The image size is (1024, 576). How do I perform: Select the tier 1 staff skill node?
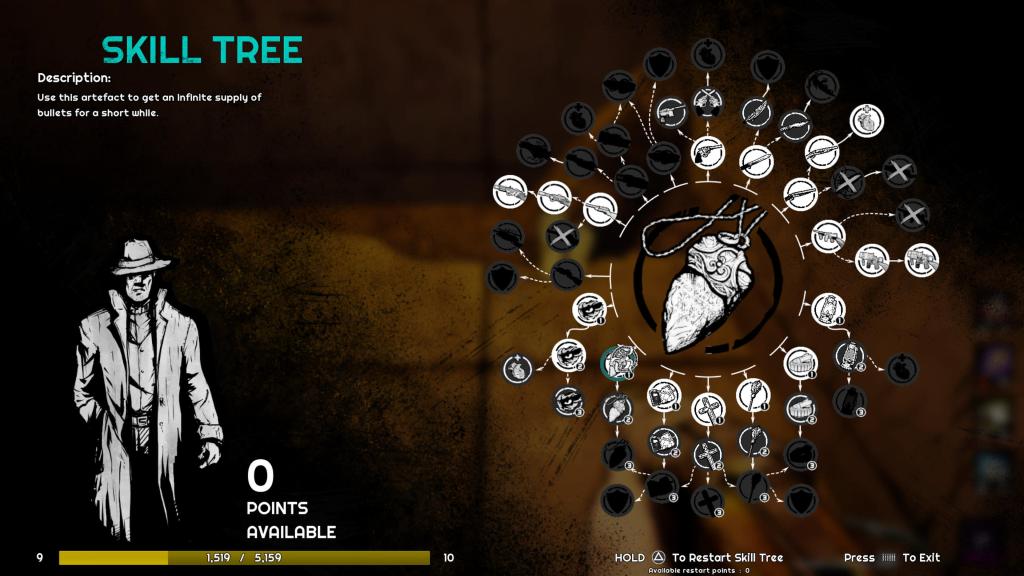[x=754, y=395]
